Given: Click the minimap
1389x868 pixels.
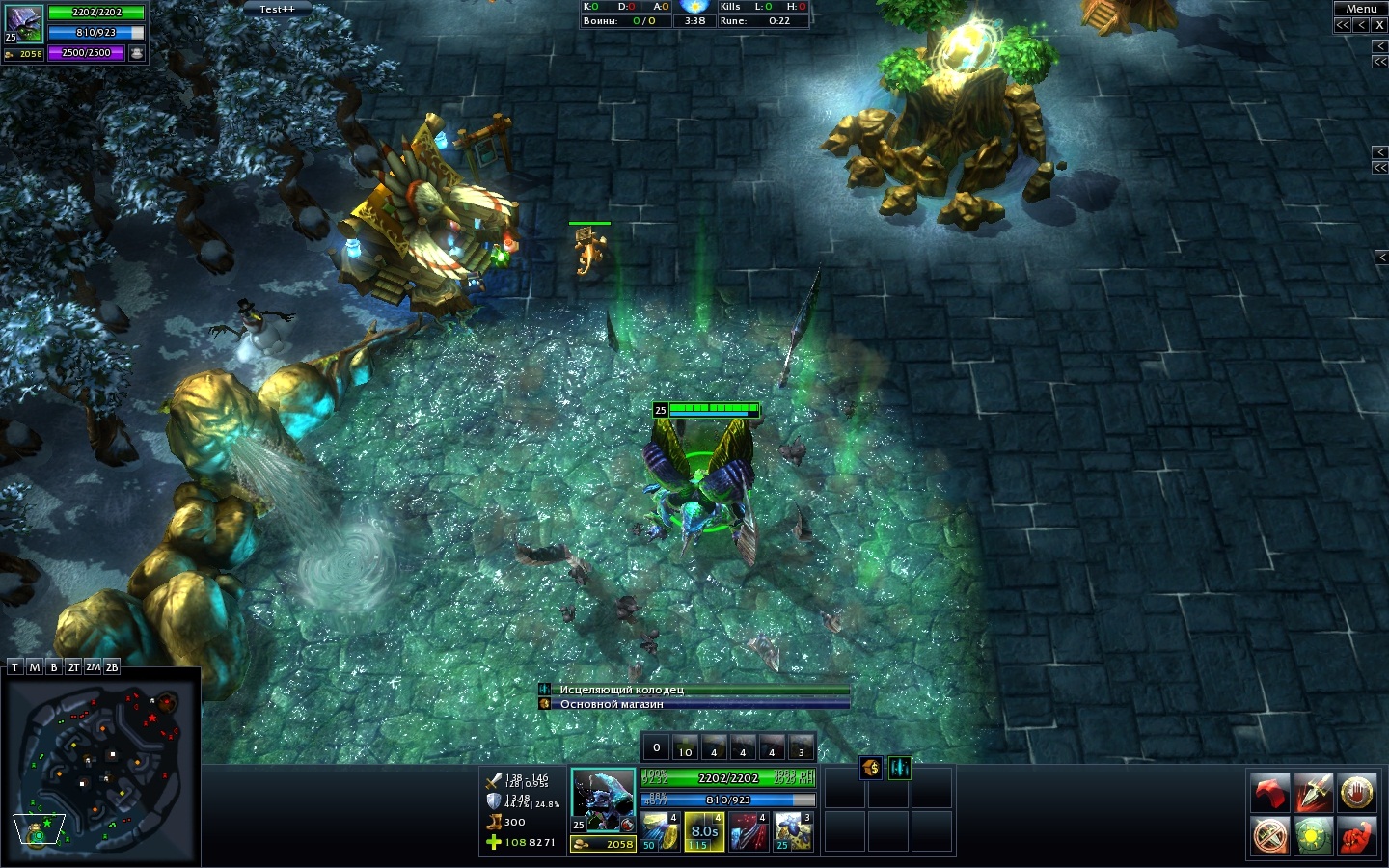Looking at the screenshot, I should click(100, 767).
